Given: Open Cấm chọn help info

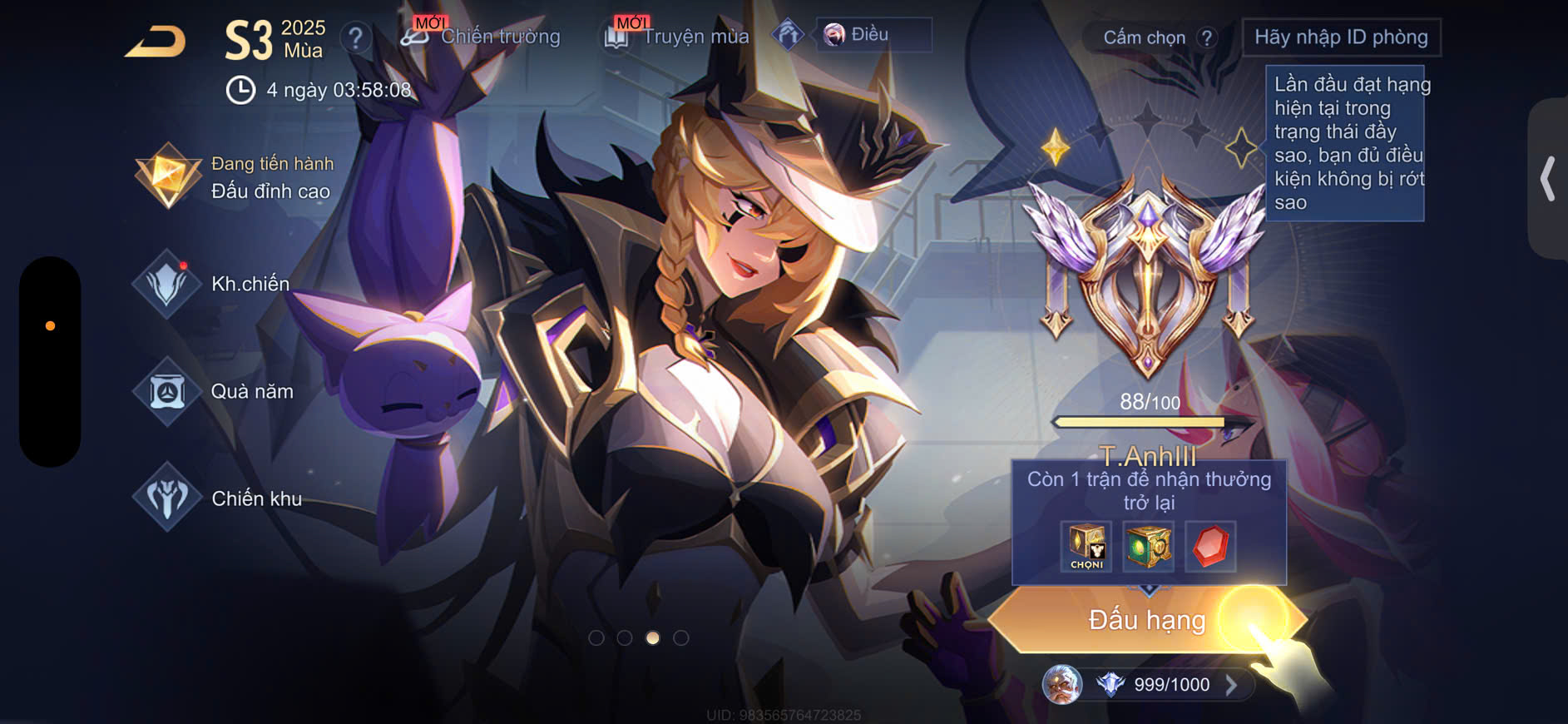Looking at the screenshot, I should (x=1206, y=37).
